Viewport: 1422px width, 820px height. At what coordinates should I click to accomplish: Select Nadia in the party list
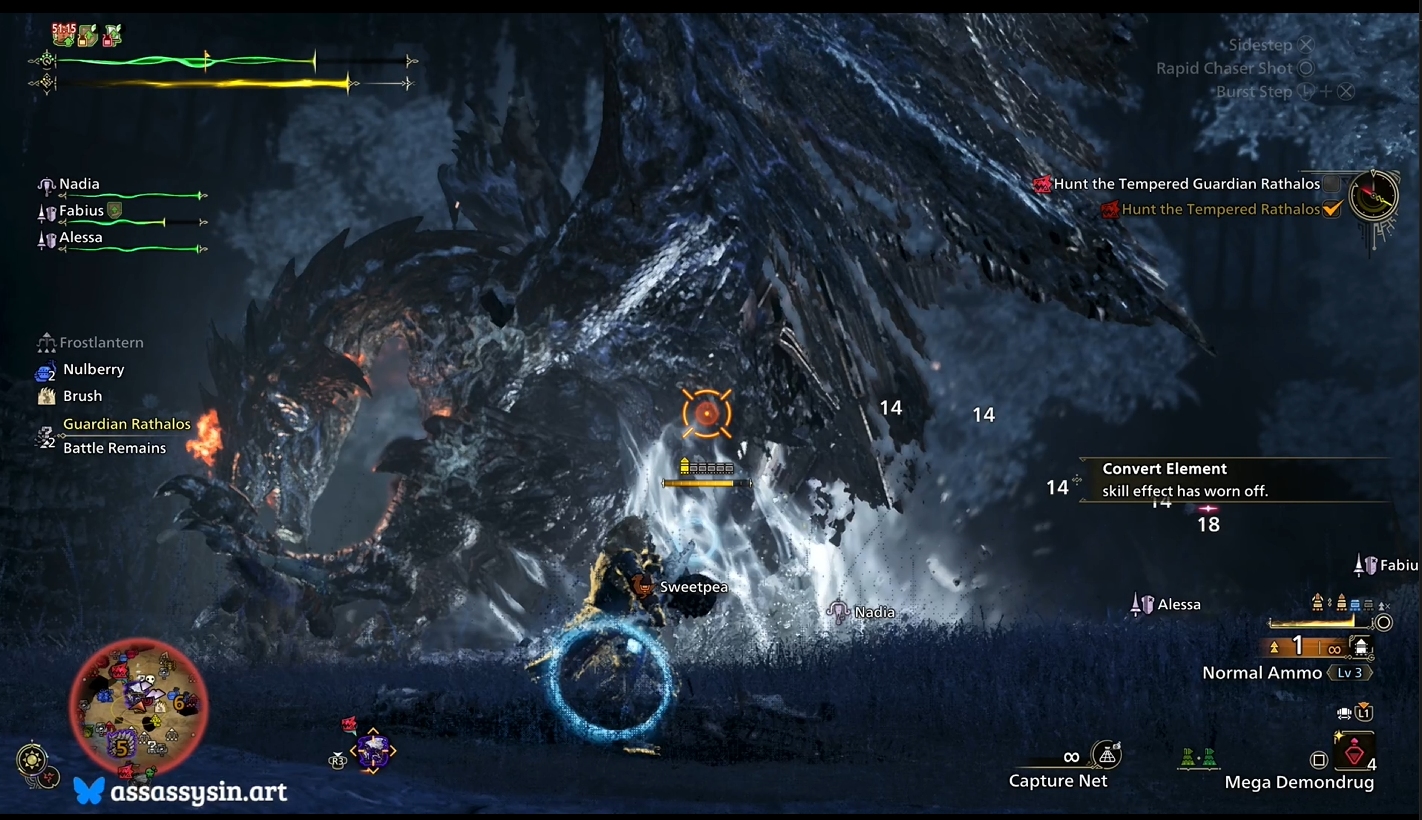coord(79,184)
